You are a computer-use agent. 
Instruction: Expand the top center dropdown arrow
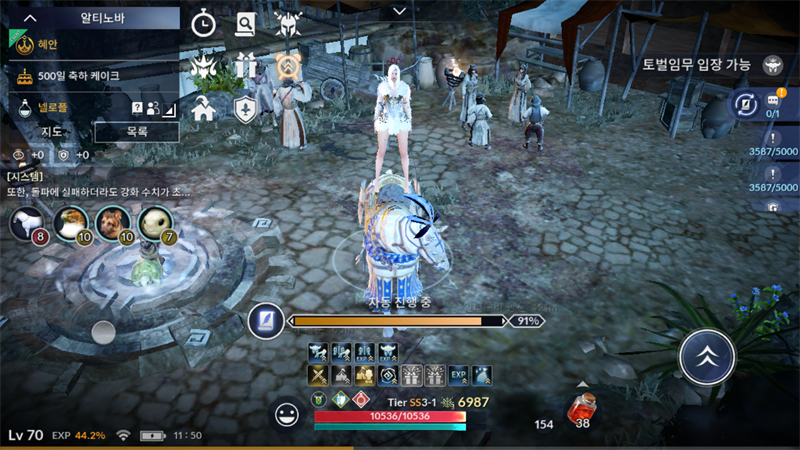[x=400, y=11]
